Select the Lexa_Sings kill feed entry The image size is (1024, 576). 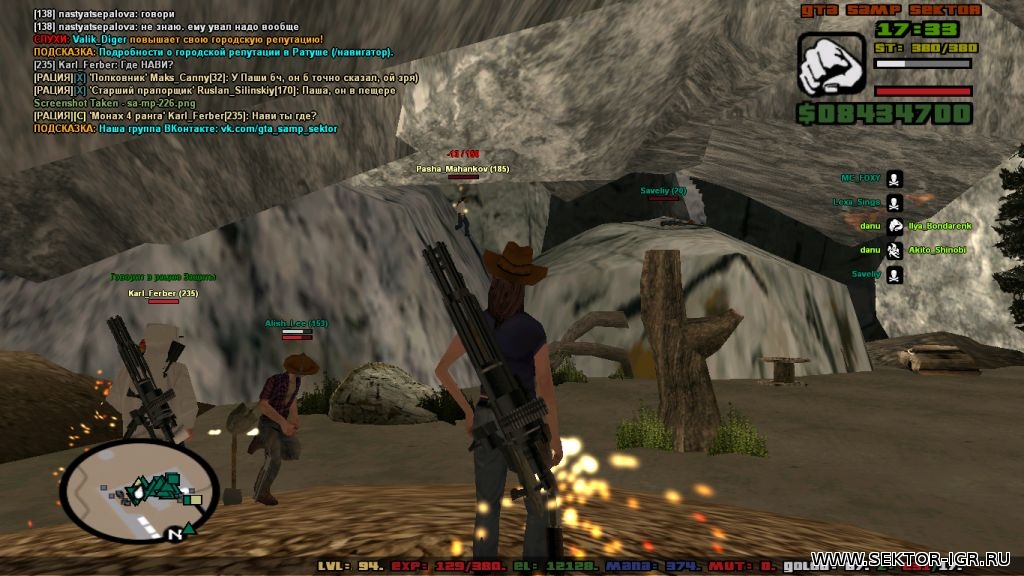click(857, 202)
